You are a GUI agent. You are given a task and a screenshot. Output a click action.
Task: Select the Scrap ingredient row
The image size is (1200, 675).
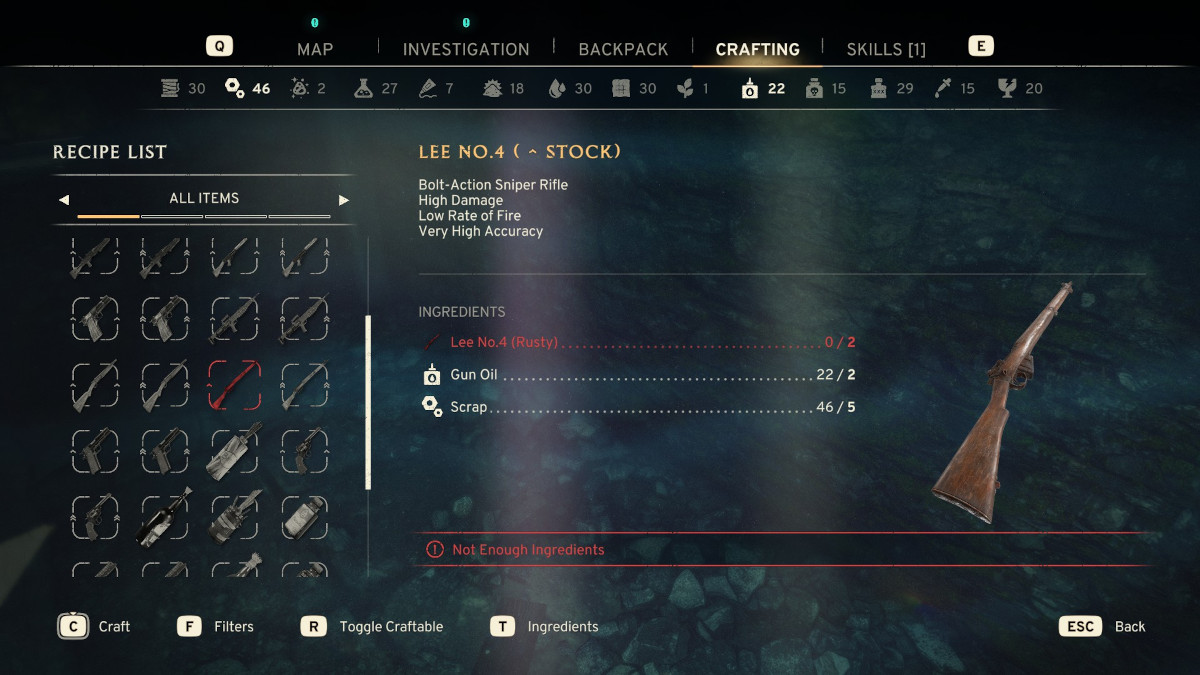tap(636, 407)
